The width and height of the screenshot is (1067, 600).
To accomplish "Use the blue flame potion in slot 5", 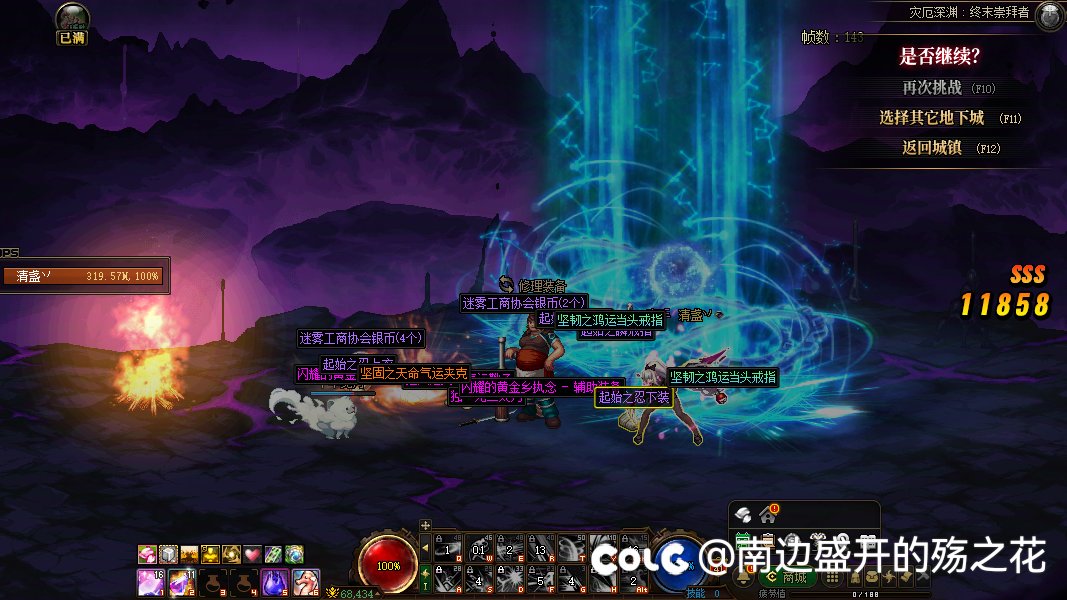I will coord(275,580).
